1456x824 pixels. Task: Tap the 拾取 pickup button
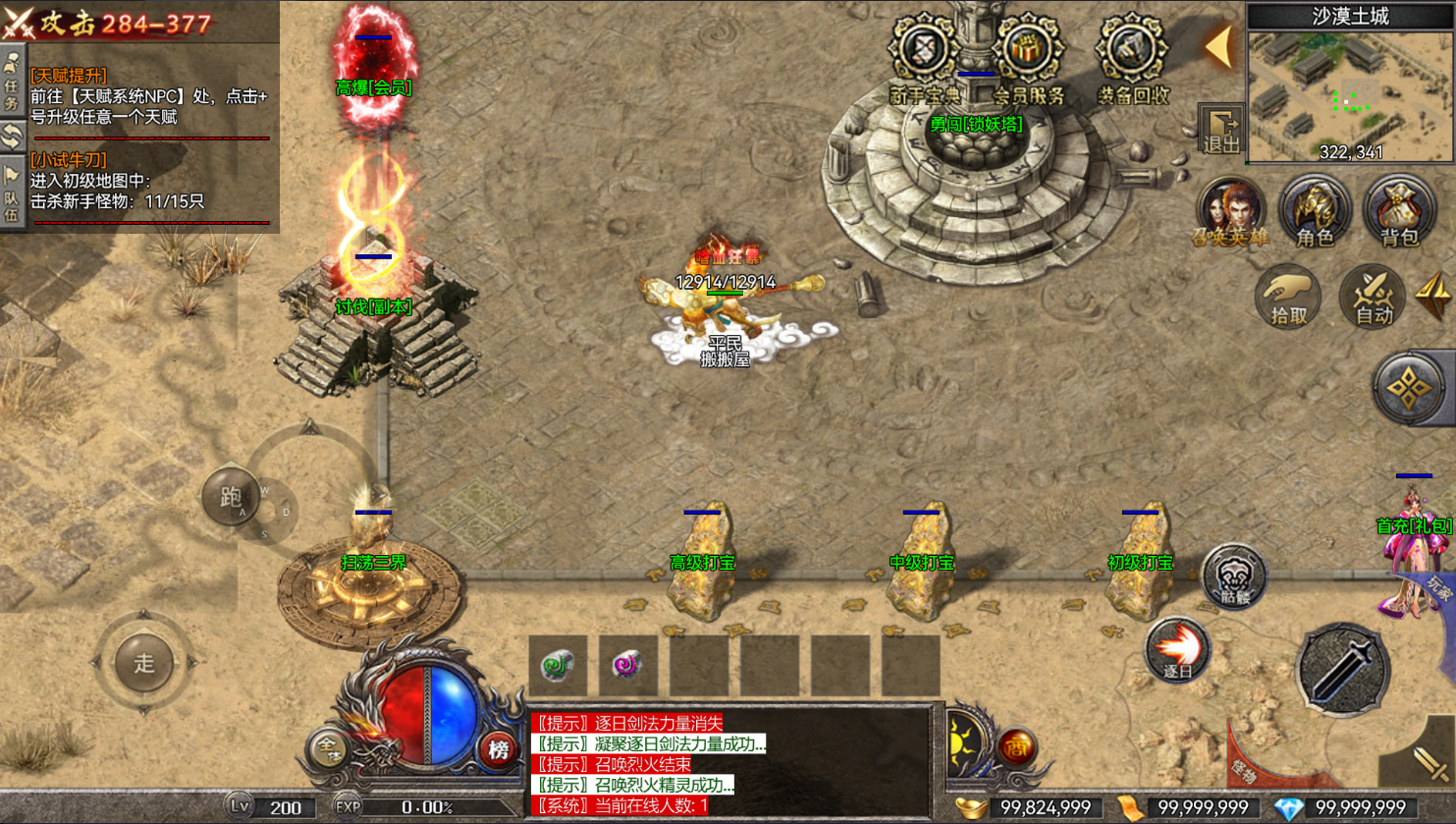[1288, 296]
